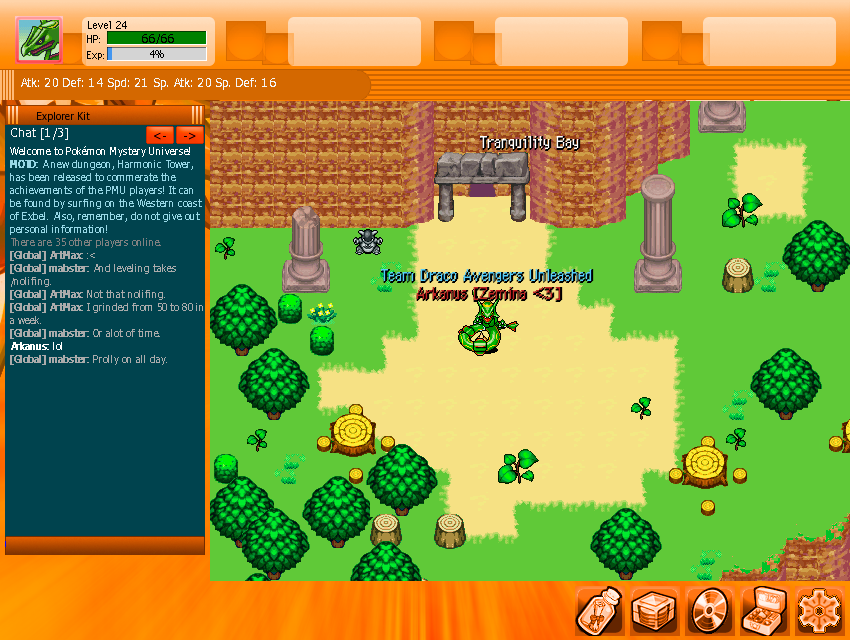Open the stacked storage box icon
Screen dimensions: 850x640
(656, 610)
